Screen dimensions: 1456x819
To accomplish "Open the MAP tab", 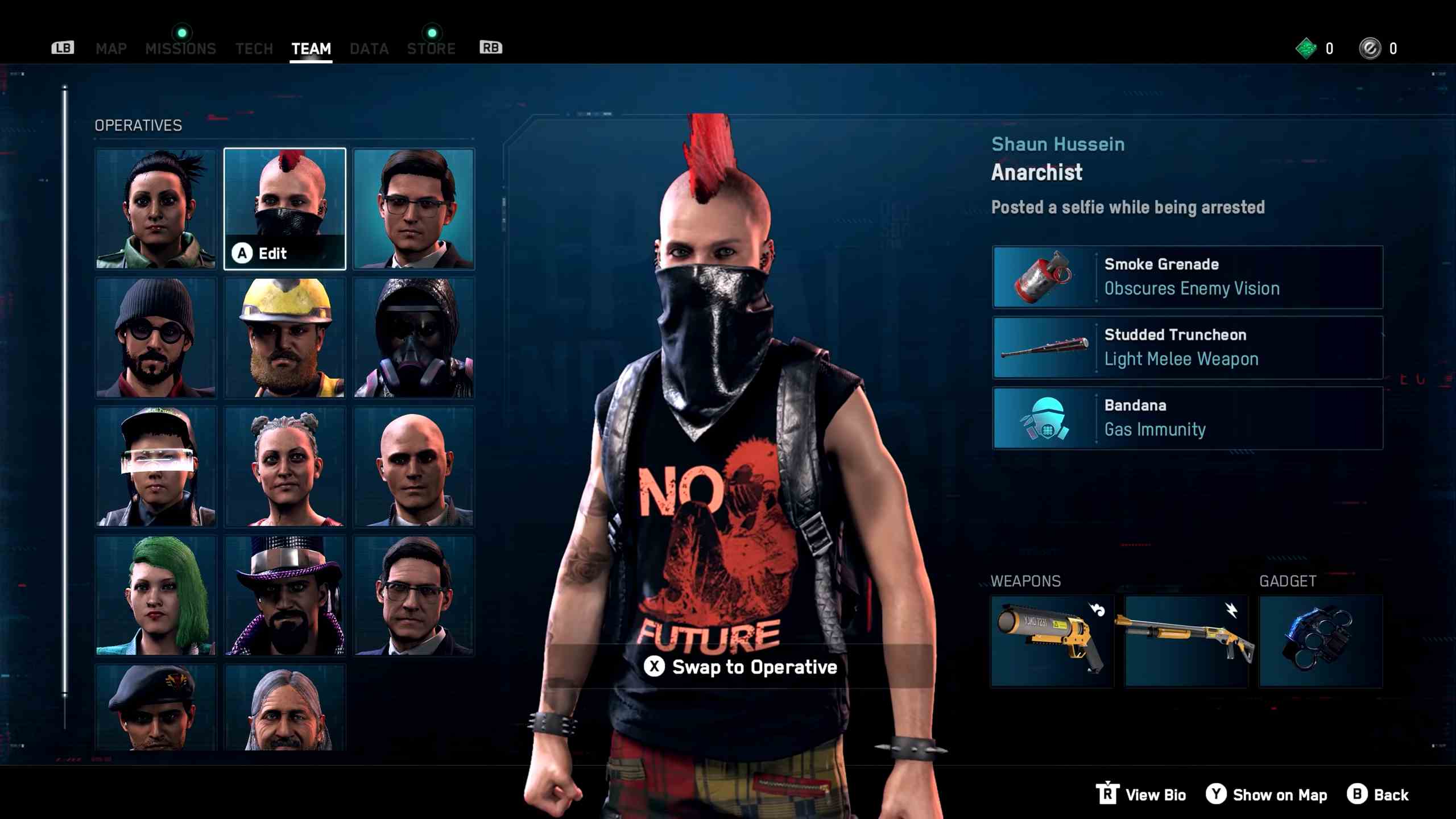I will pos(111,48).
